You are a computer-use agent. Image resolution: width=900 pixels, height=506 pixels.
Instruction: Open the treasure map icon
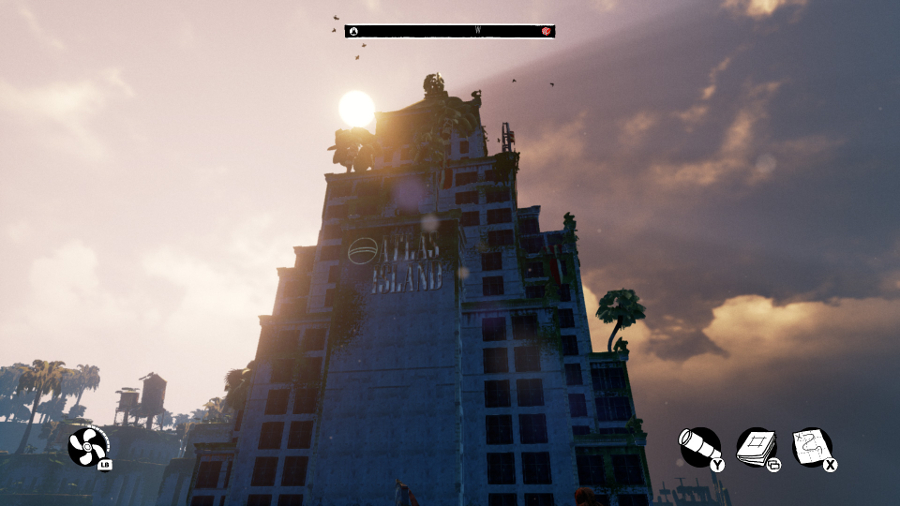pos(812,446)
